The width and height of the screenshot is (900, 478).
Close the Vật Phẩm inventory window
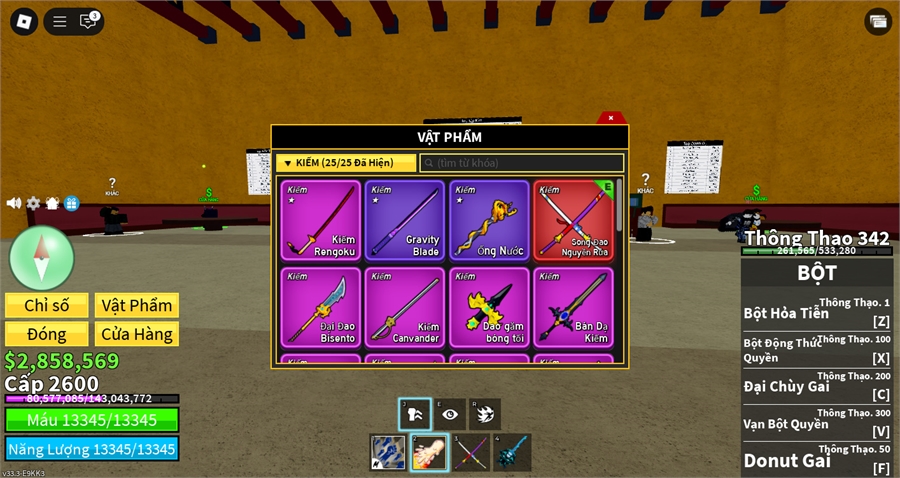(611, 118)
